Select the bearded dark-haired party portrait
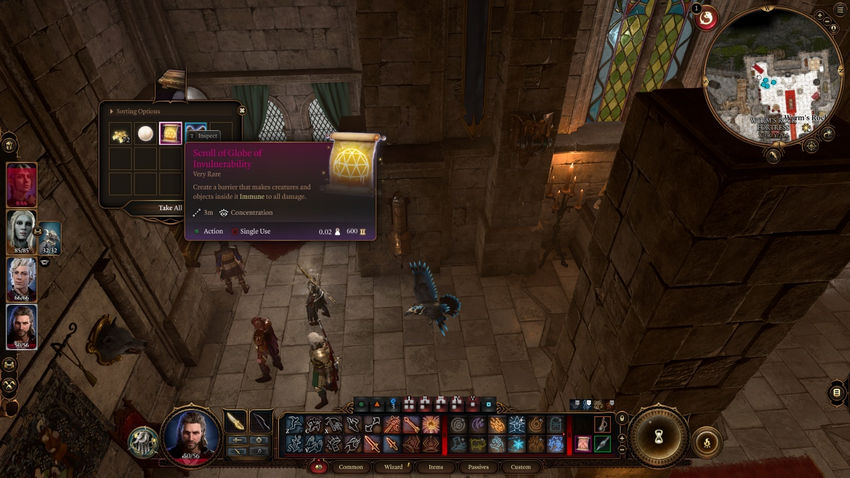The height and width of the screenshot is (478, 850). (x=22, y=326)
